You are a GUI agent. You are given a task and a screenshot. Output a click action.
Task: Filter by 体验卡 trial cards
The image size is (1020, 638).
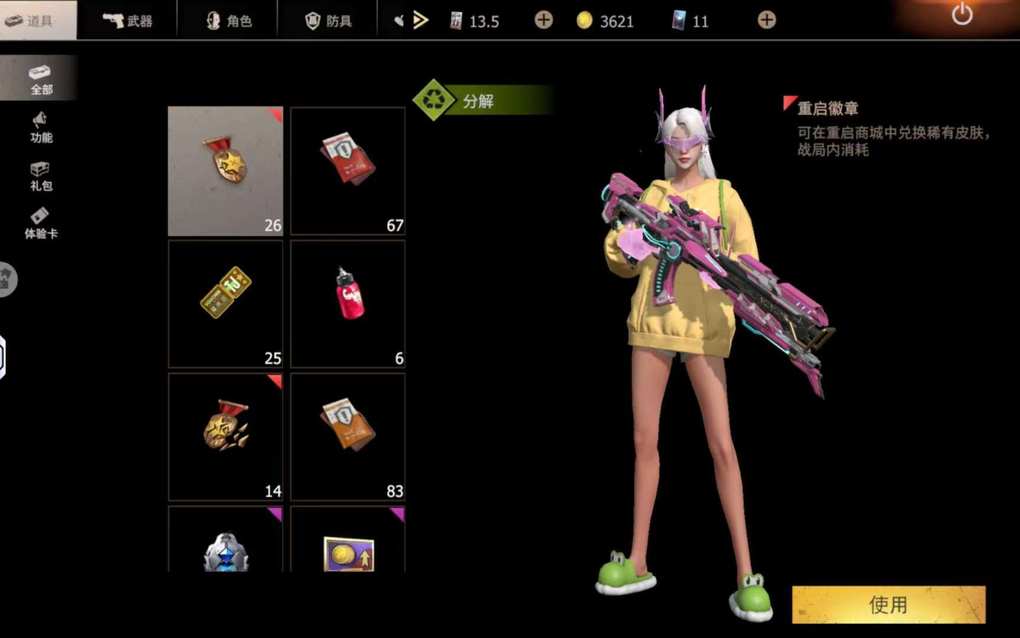click(40, 223)
